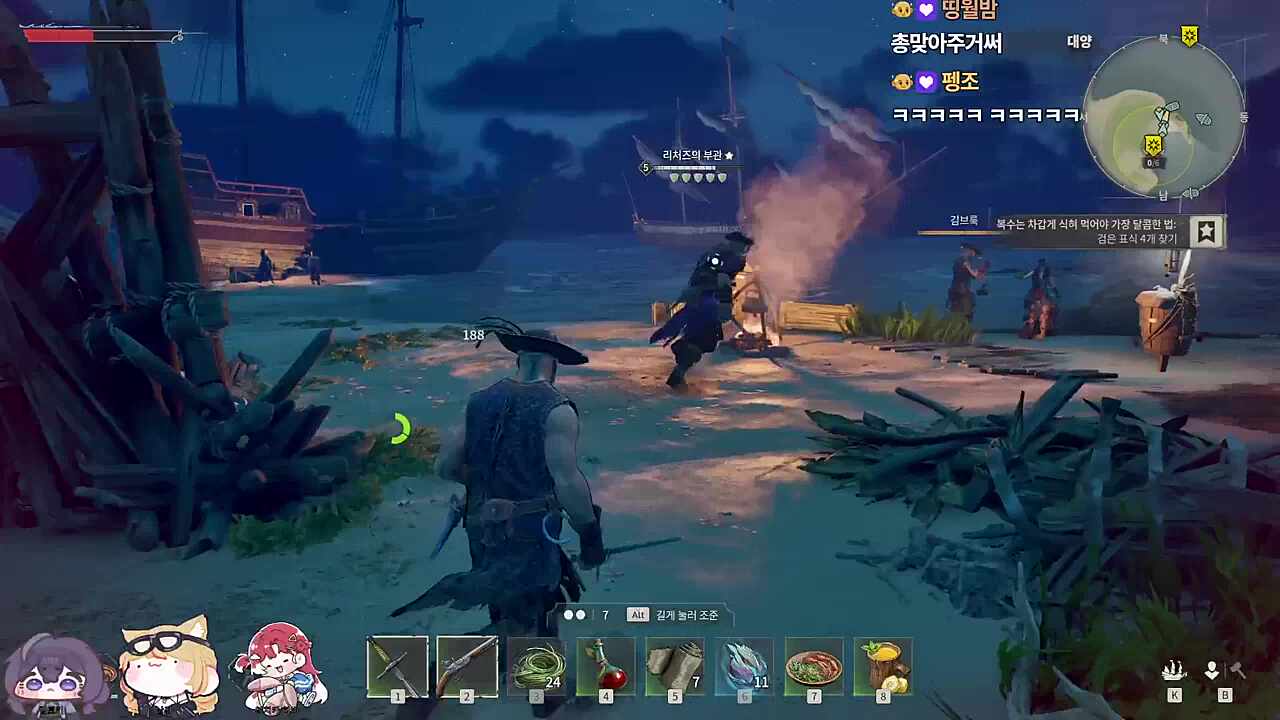Click the yellow quest marker atop minimap
The image size is (1280, 720).
click(x=1189, y=36)
